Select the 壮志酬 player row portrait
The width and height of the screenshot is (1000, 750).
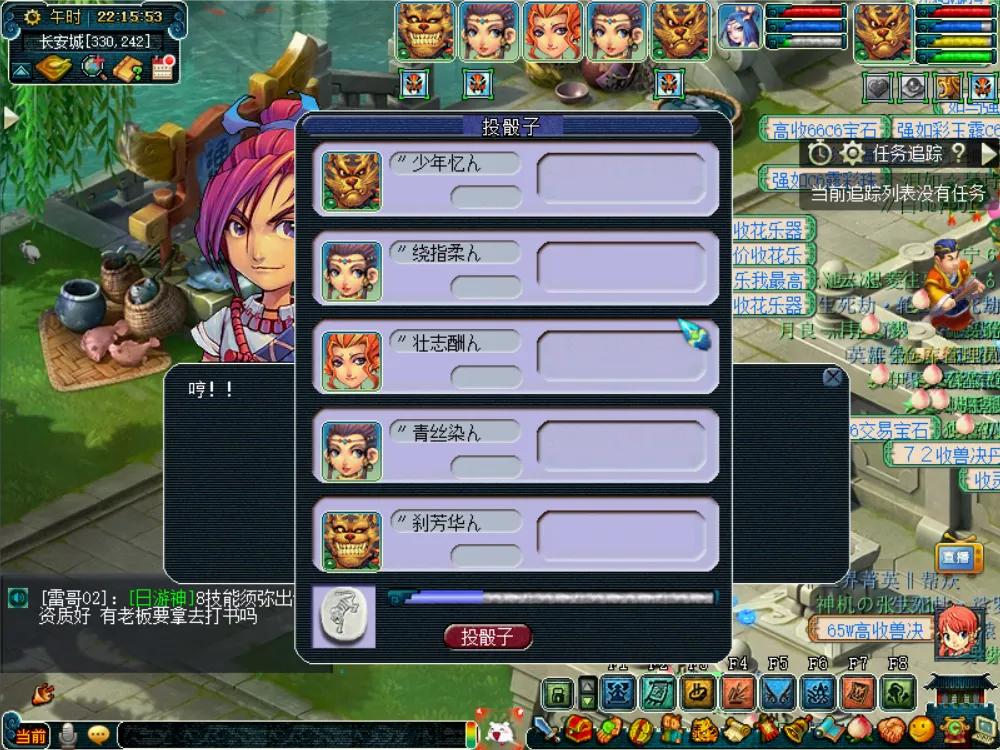click(x=351, y=359)
